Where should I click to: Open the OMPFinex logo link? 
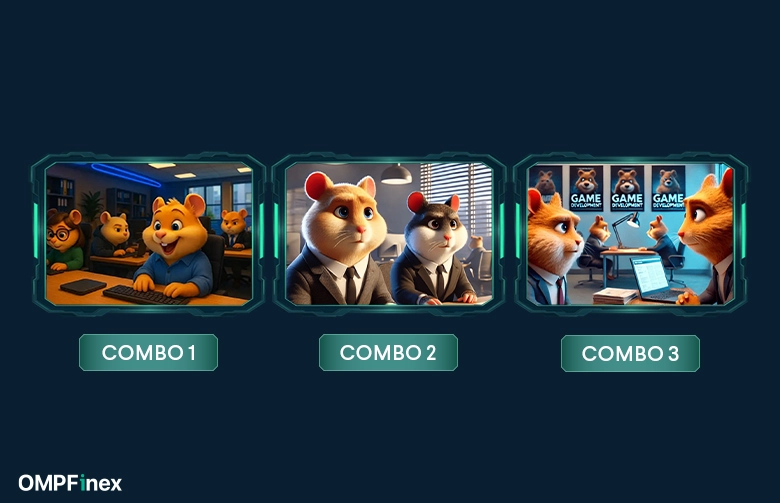pyautogui.click(x=70, y=483)
